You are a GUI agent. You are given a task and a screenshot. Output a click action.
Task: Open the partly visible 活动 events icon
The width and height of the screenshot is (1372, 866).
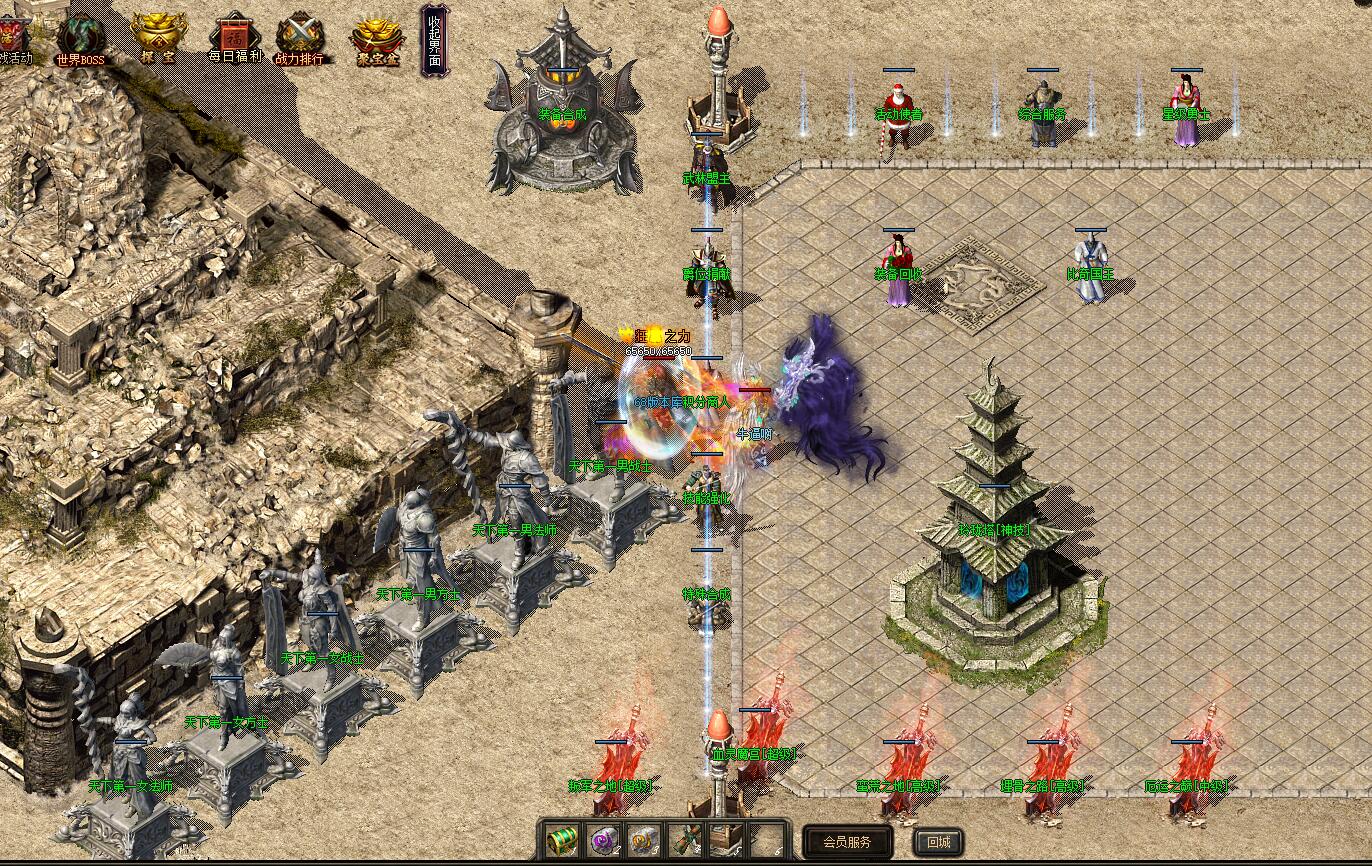14,39
